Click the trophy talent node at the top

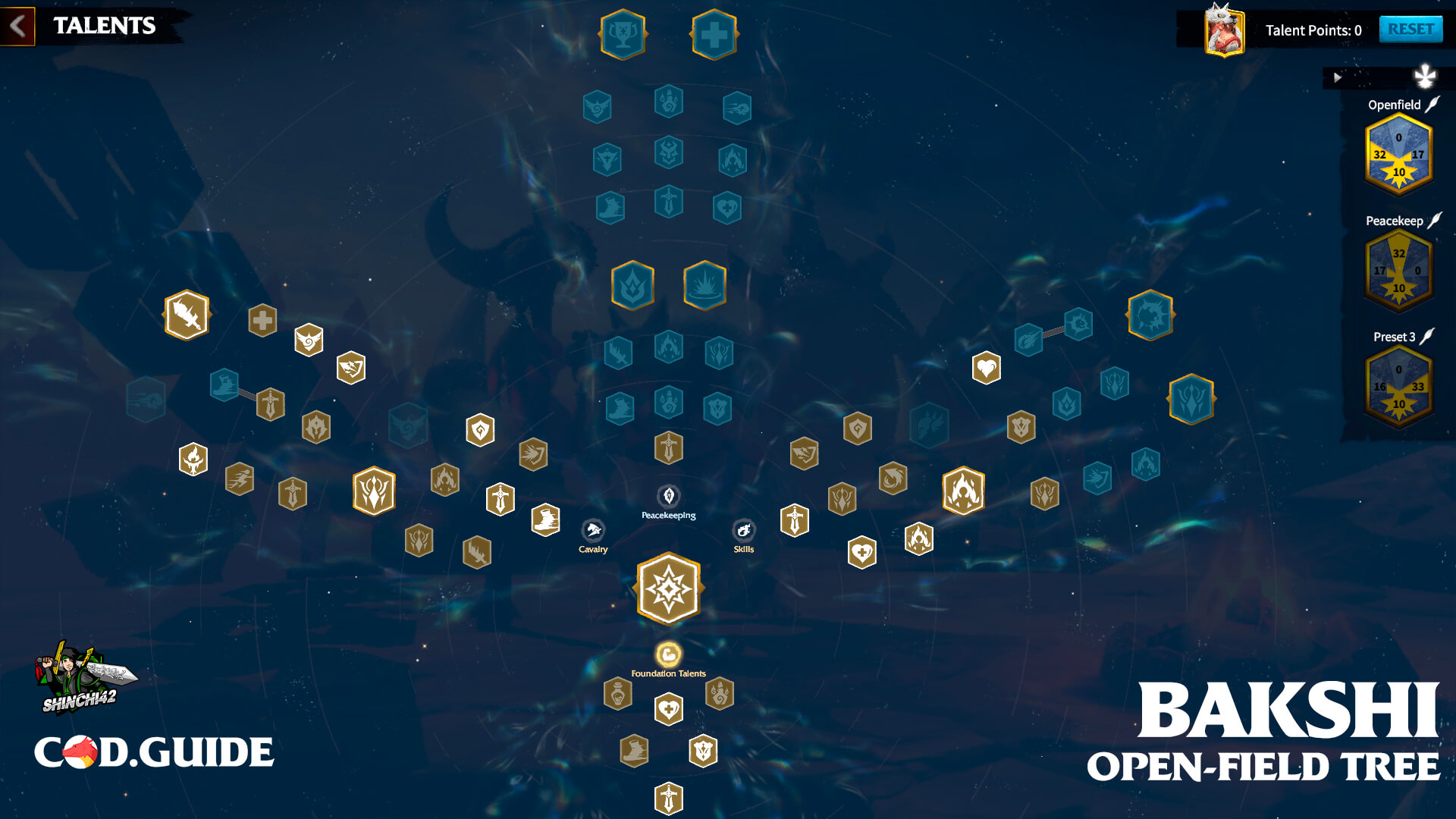(623, 34)
